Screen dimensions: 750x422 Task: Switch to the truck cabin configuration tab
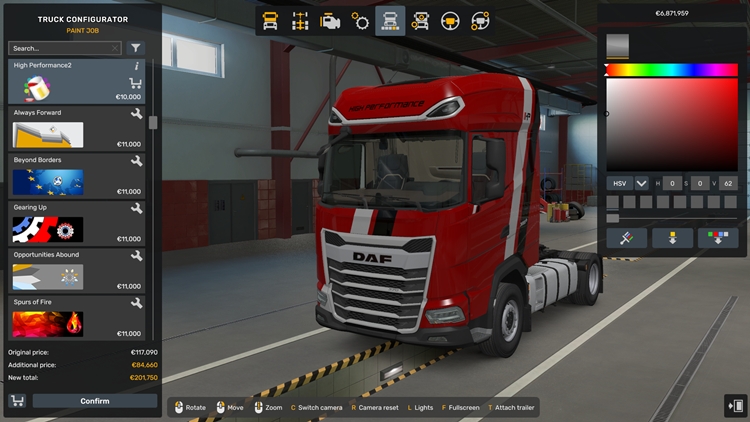tap(270, 21)
